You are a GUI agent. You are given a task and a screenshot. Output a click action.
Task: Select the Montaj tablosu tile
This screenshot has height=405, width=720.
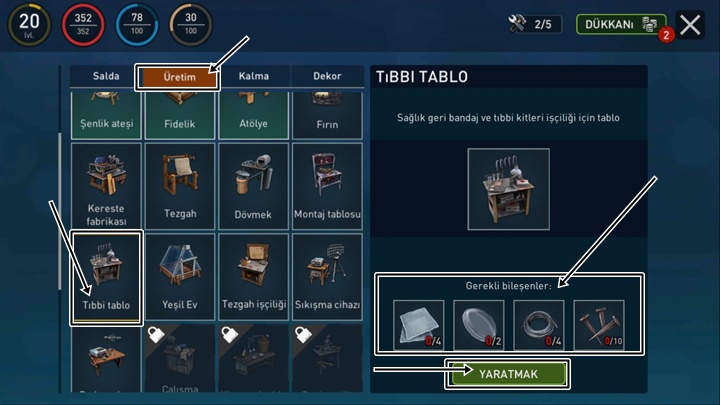point(326,186)
